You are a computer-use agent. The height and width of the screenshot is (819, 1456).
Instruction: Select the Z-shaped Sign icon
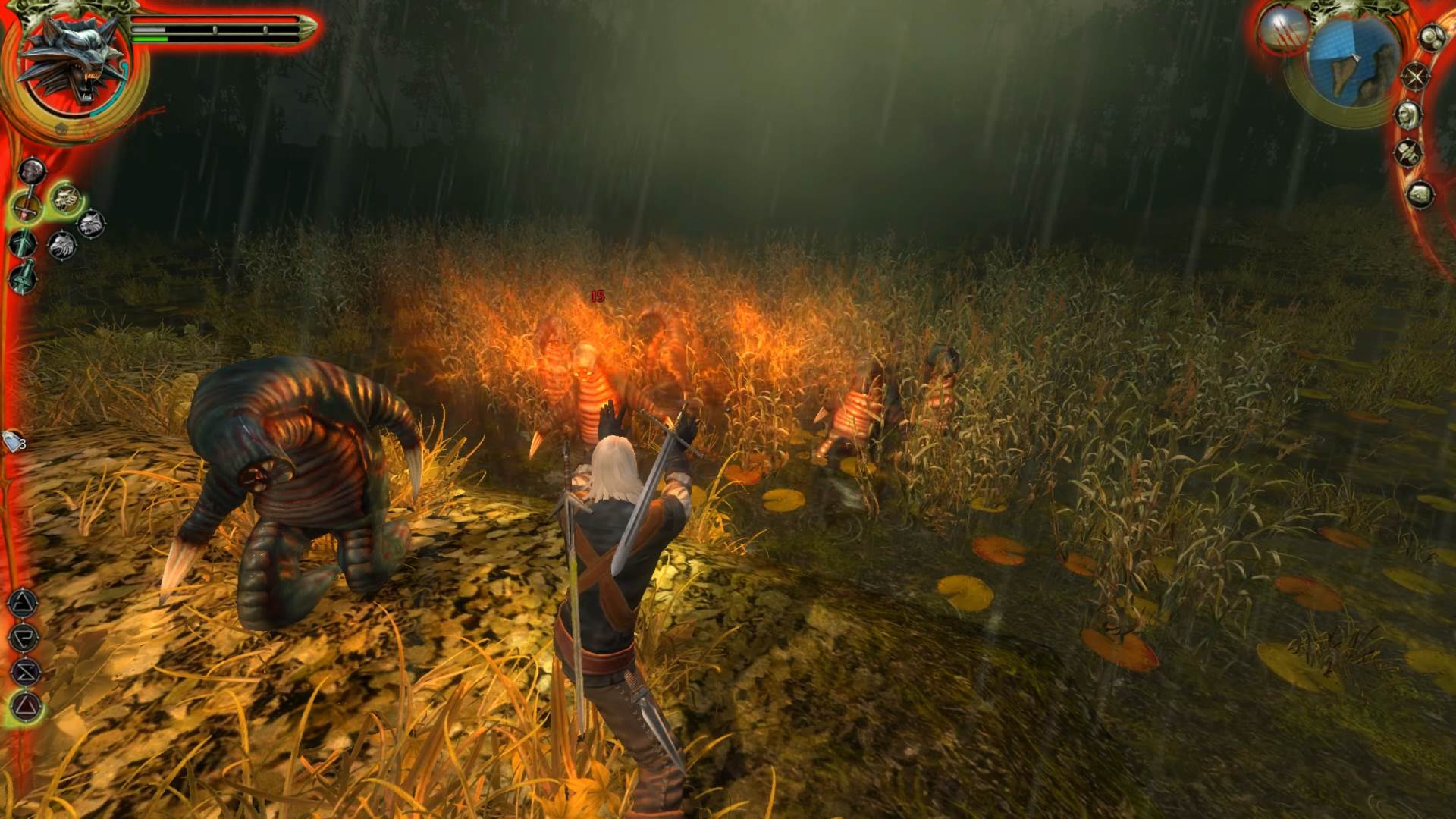click(x=24, y=671)
